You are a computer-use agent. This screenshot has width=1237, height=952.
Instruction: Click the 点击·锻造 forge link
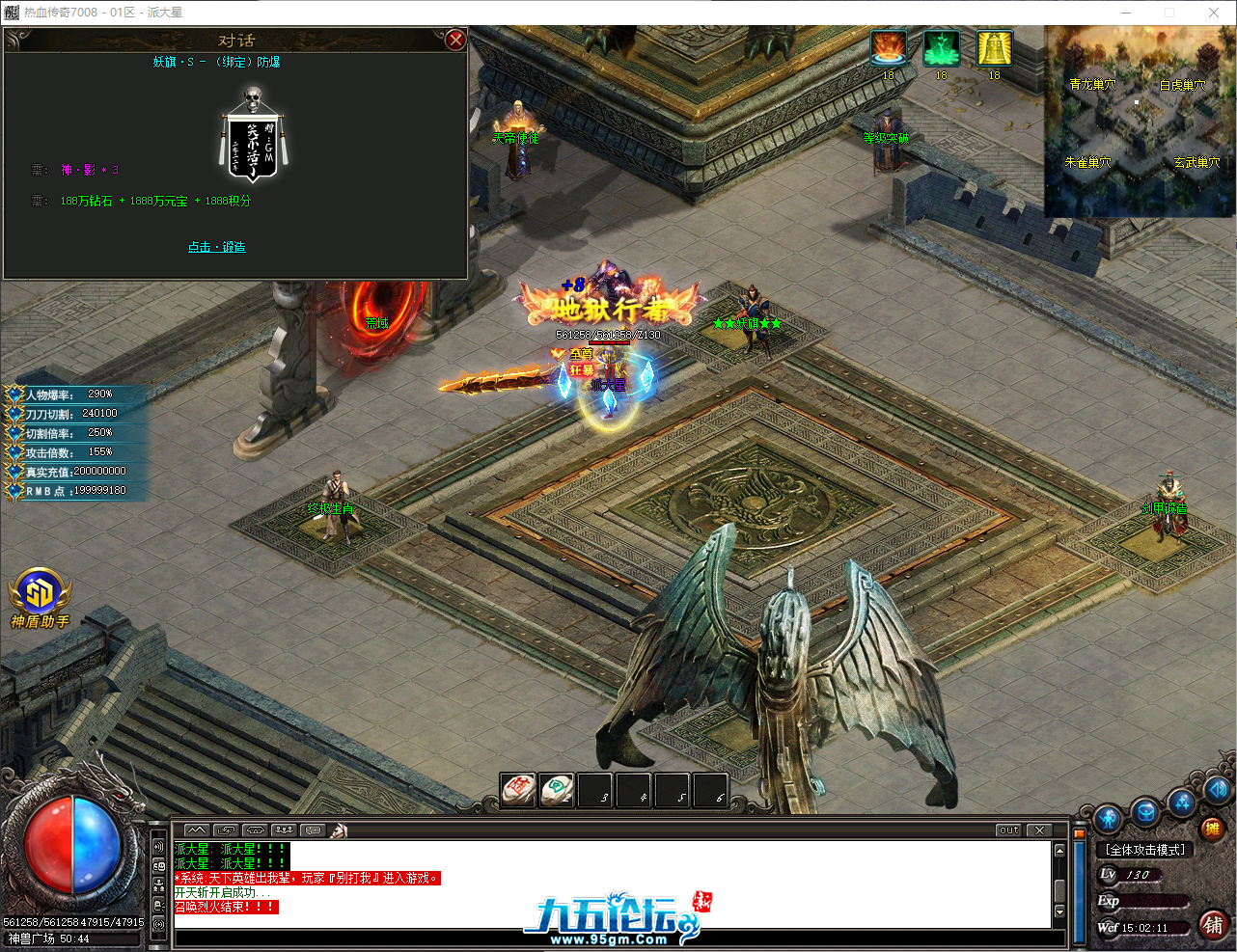(x=217, y=246)
